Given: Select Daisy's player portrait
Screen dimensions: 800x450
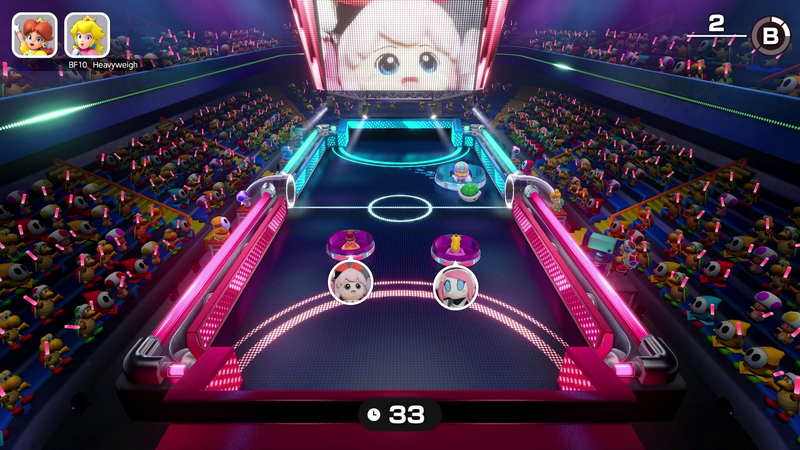Looking at the screenshot, I should pyautogui.click(x=33, y=35).
